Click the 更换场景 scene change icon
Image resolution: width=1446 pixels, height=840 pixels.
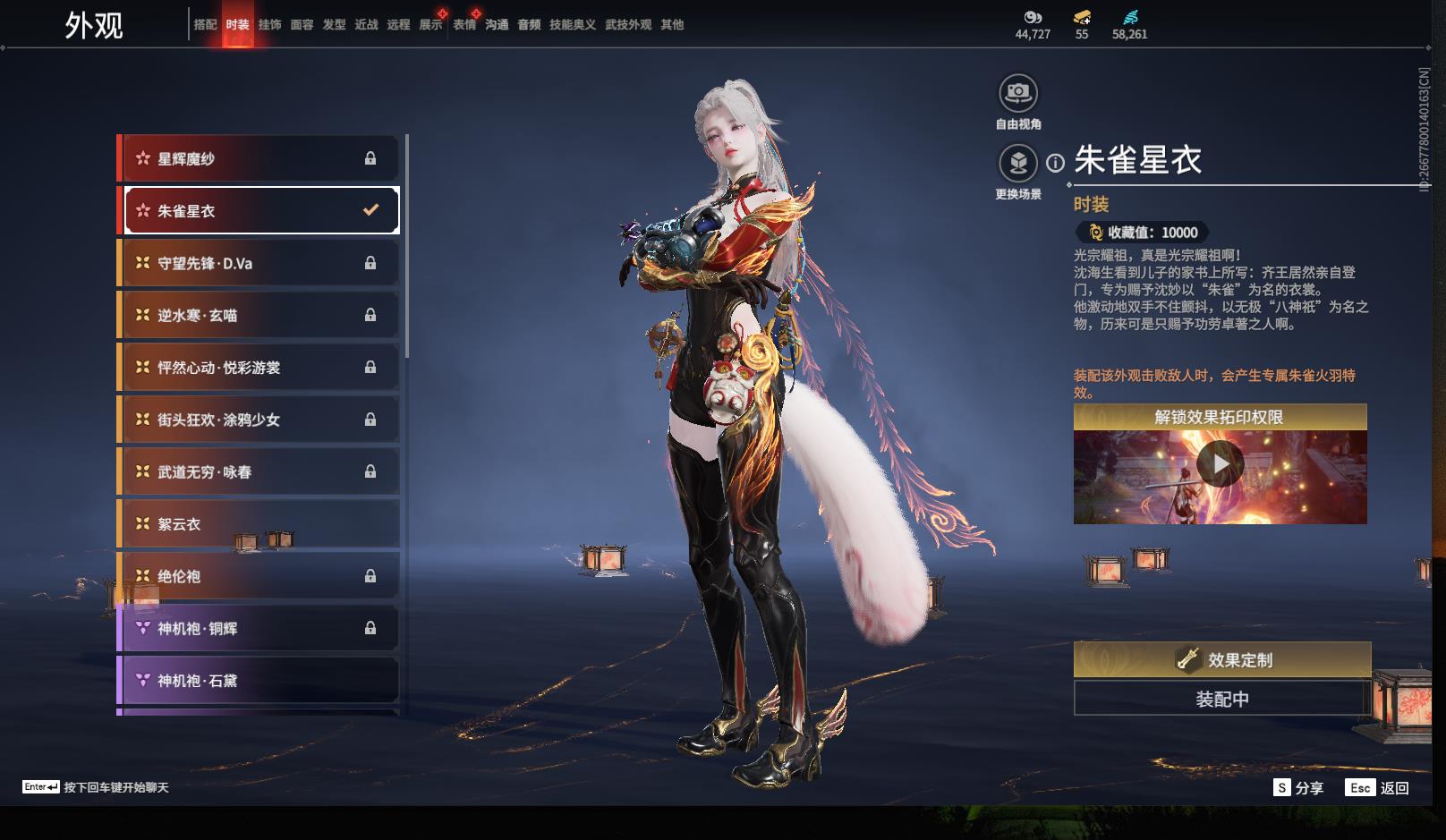[1018, 163]
